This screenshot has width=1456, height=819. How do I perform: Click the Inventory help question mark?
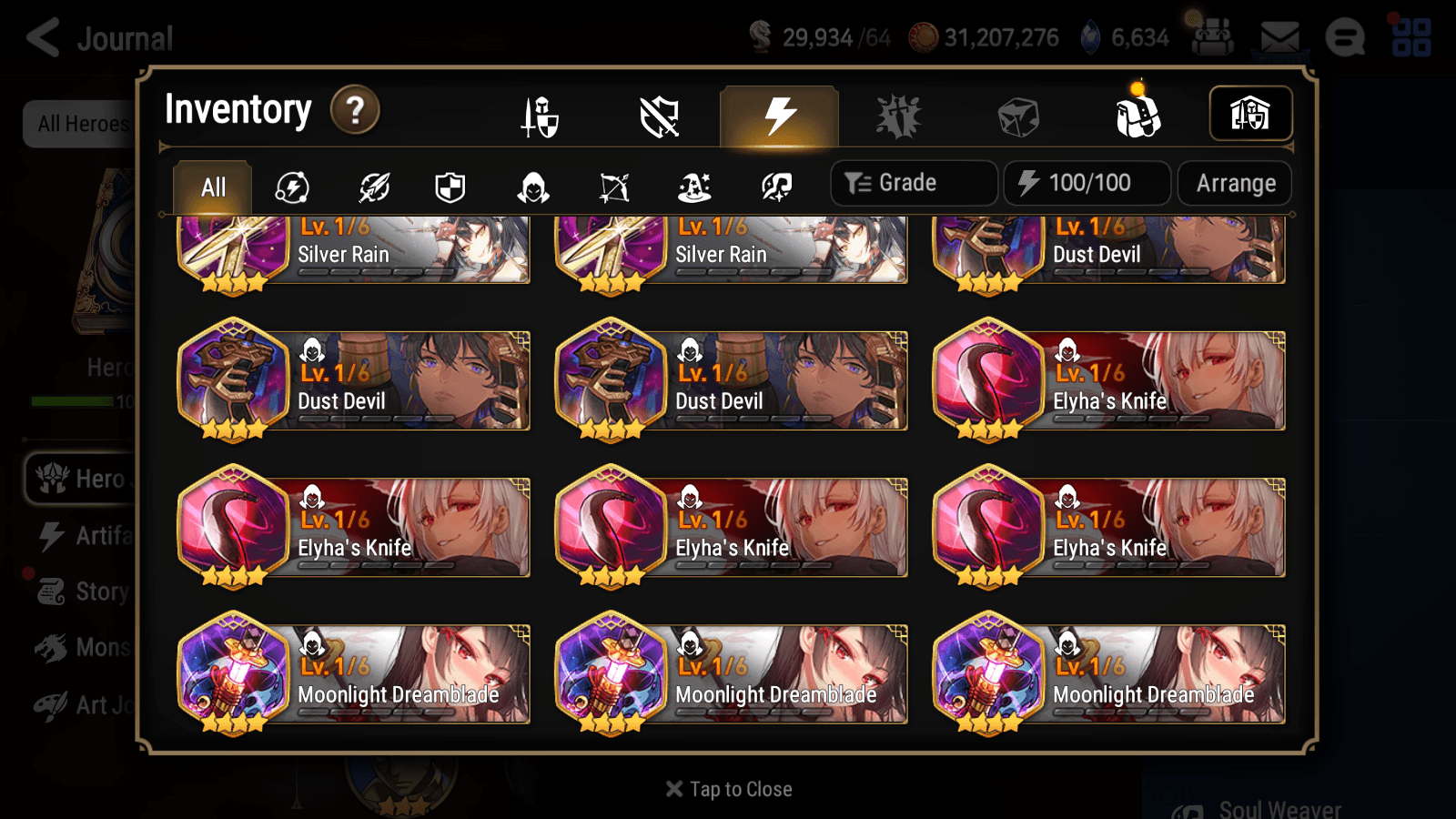click(x=354, y=110)
